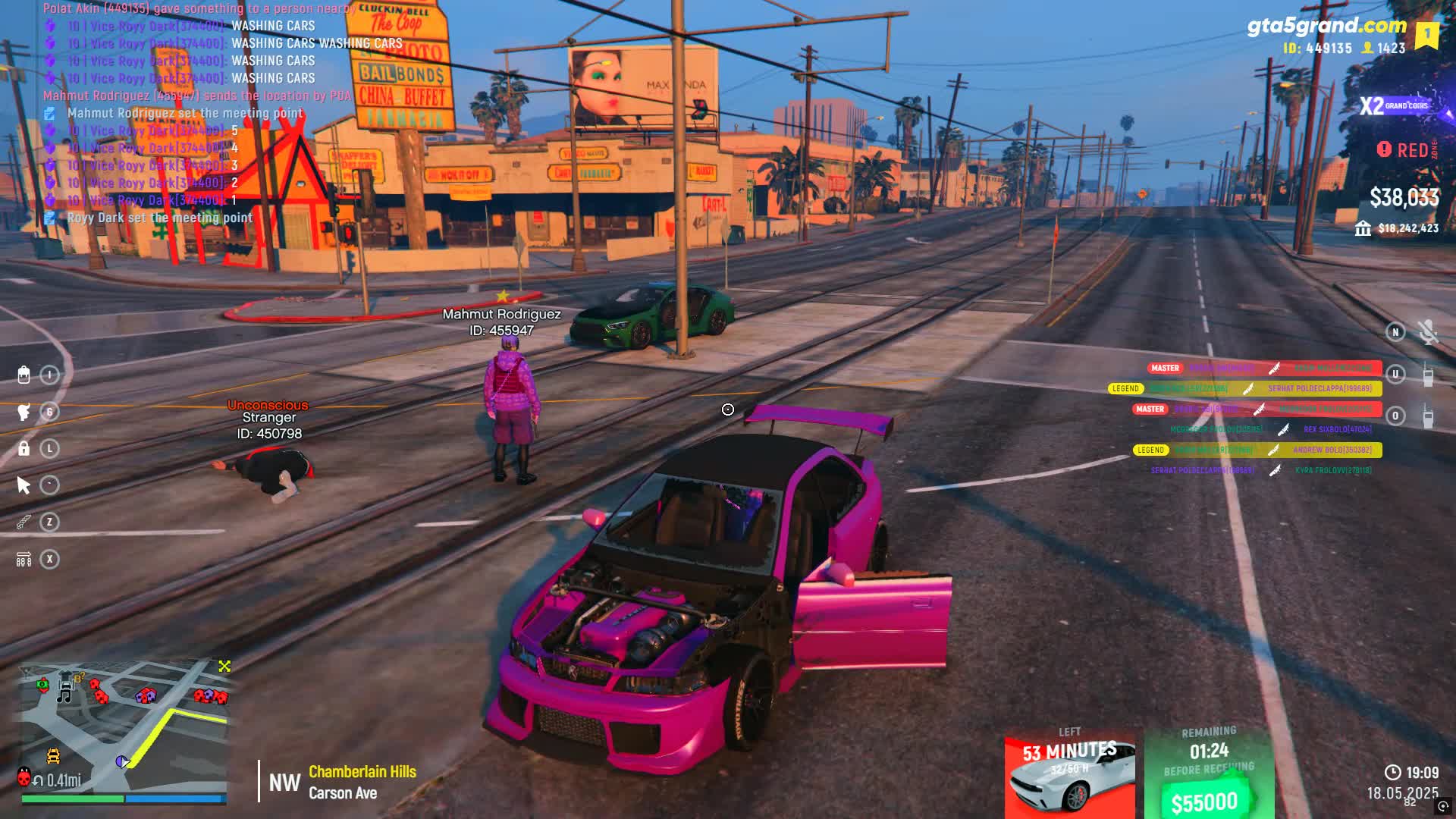Viewport: 1456px width, 819px height.
Task: Select the music note marker on minimap
Action: point(65,692)
